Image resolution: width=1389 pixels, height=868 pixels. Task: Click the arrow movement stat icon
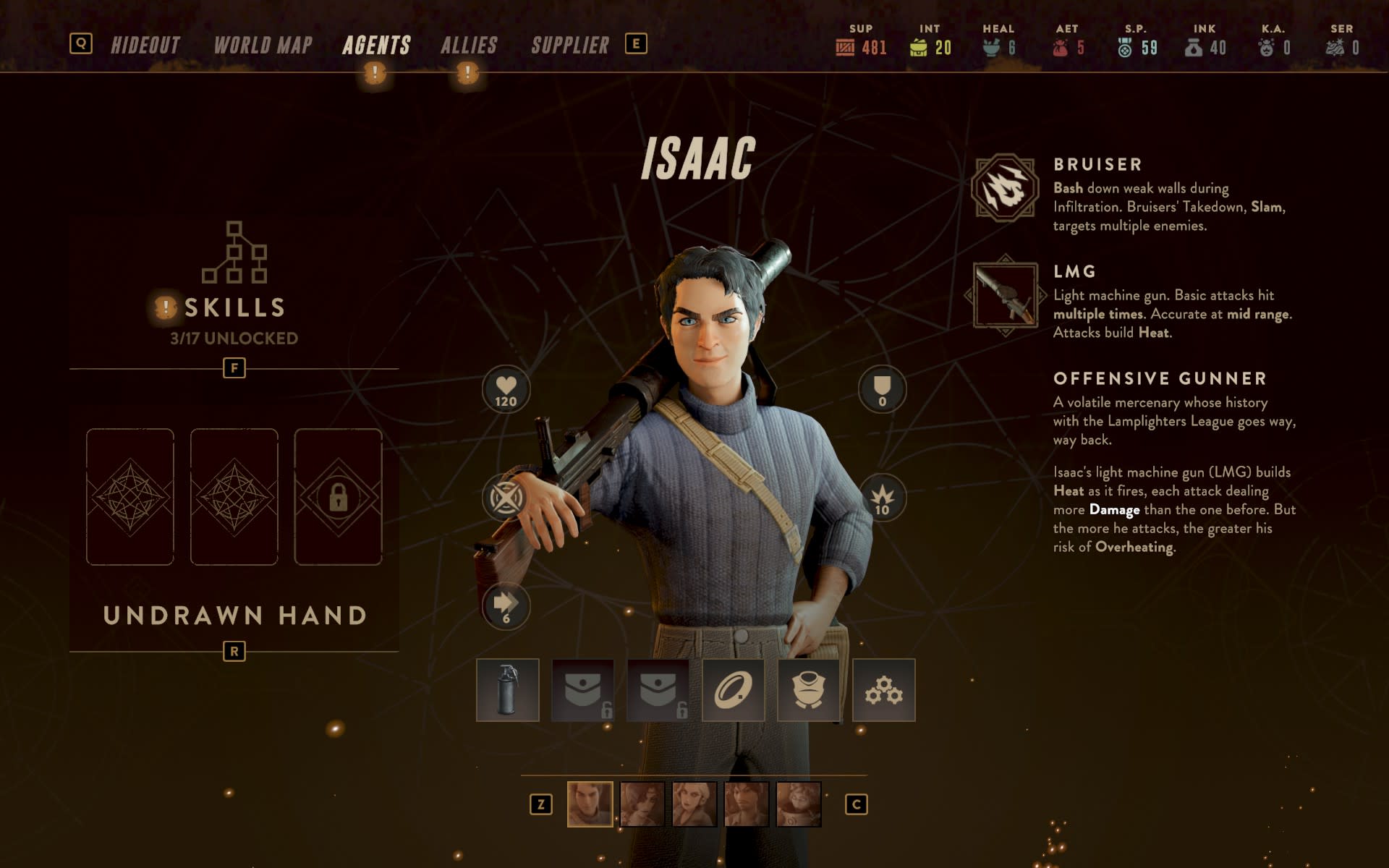coord(506,606)
